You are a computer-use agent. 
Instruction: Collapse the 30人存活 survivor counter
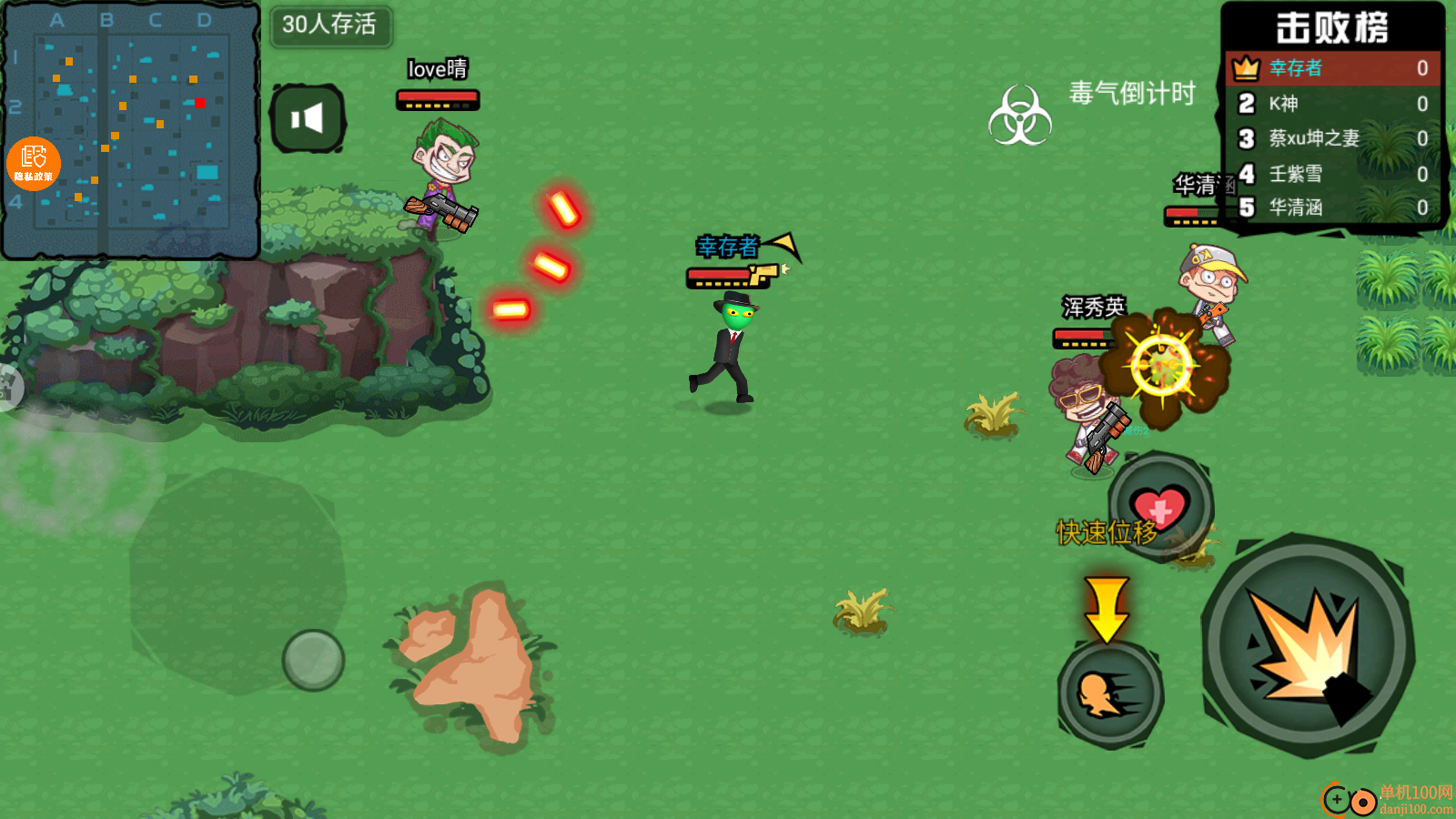[x=331, y=28]
